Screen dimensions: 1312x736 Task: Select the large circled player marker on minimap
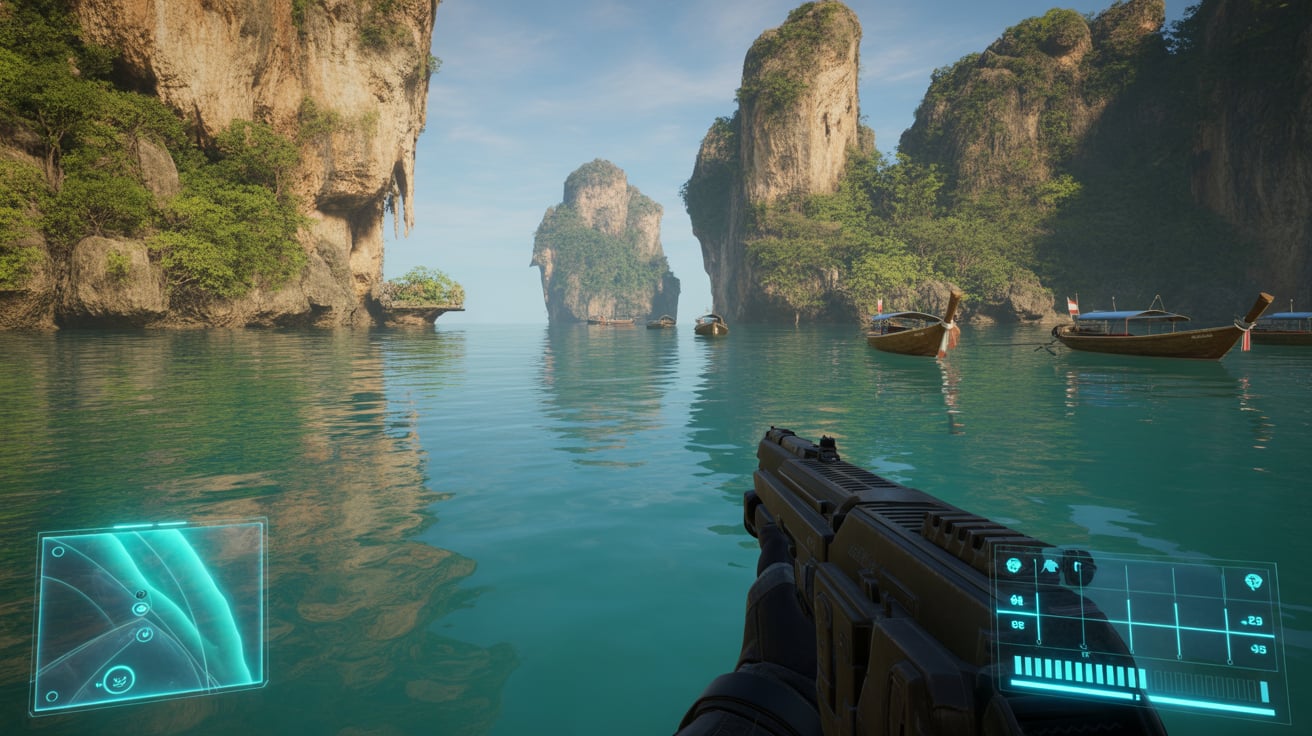119,680
